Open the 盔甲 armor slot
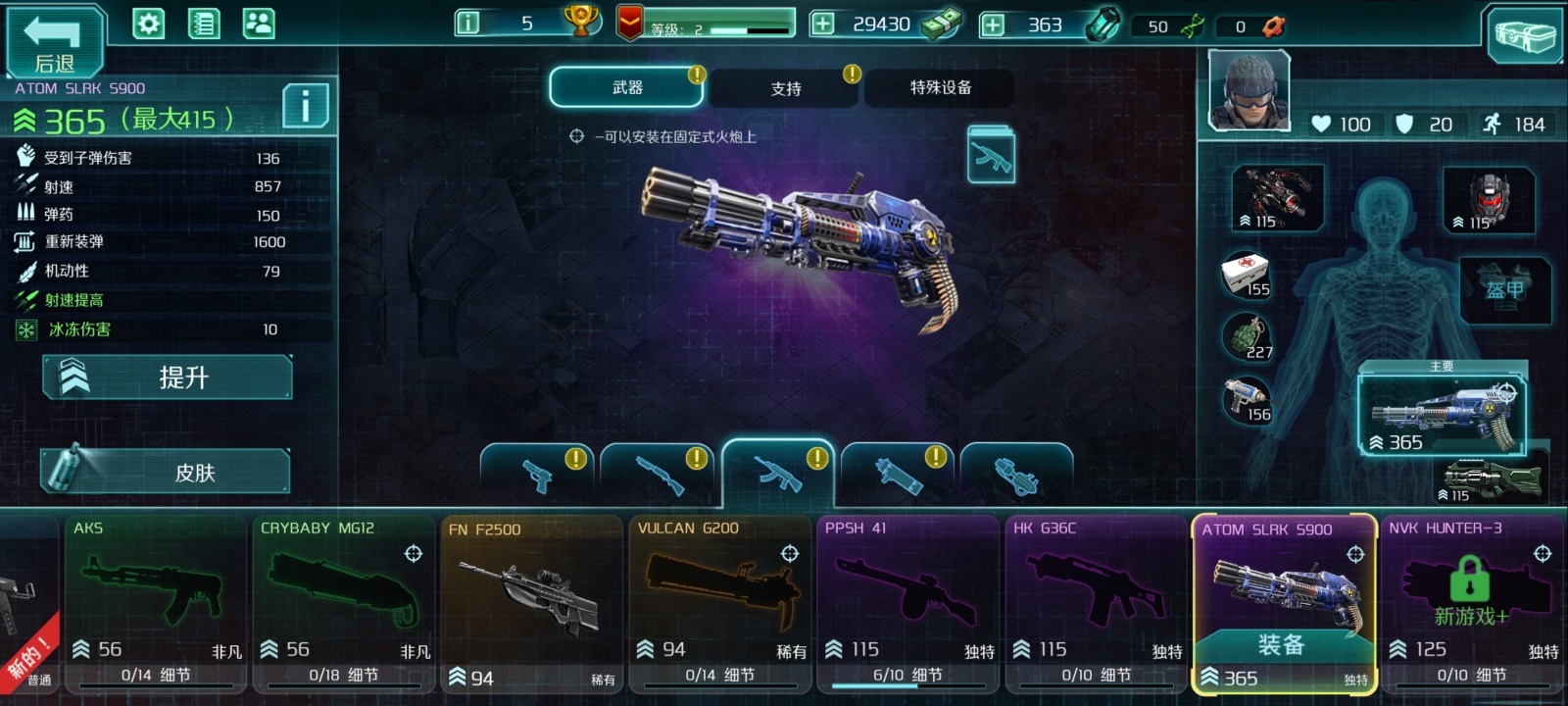The height and width of the screenshot is (706, 1568). pyautogui.click(x=1504, y=290)
